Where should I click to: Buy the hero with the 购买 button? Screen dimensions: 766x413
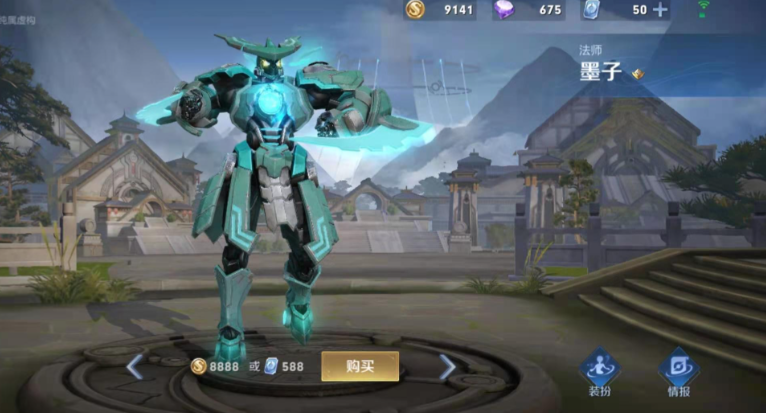click(x=360, y=366)
